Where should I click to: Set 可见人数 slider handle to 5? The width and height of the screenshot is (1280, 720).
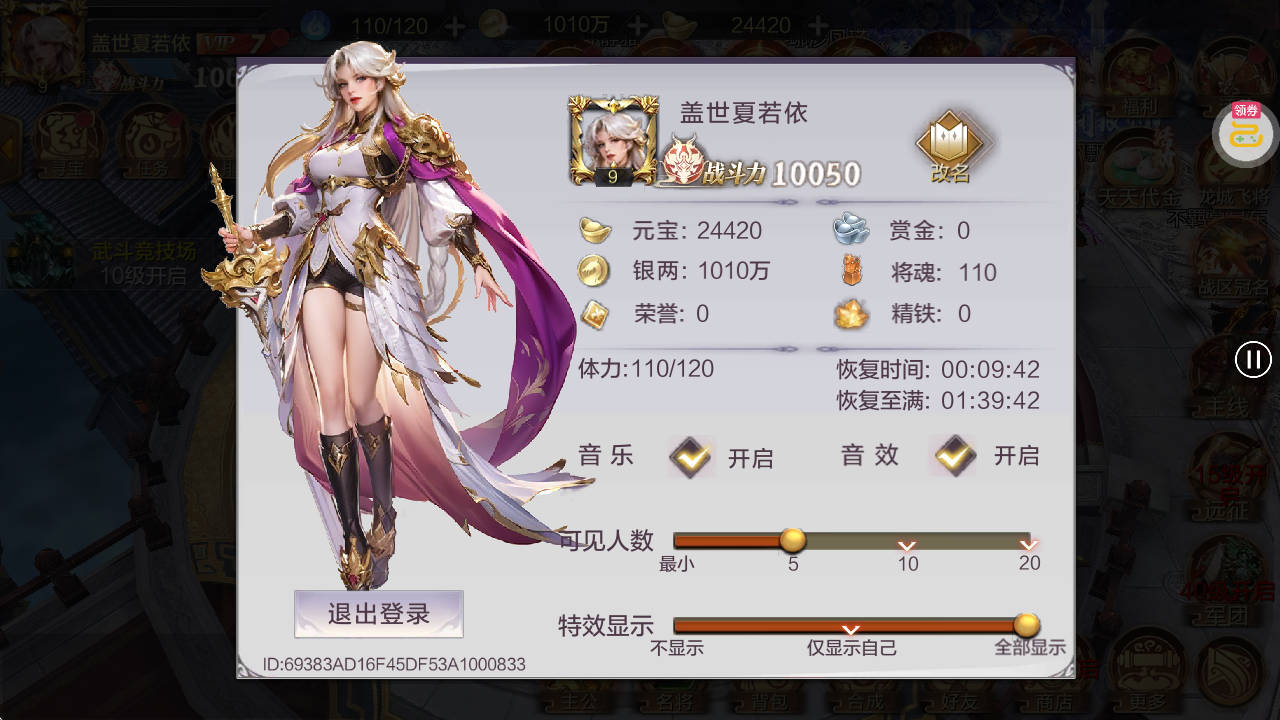[x=793, y=541]
